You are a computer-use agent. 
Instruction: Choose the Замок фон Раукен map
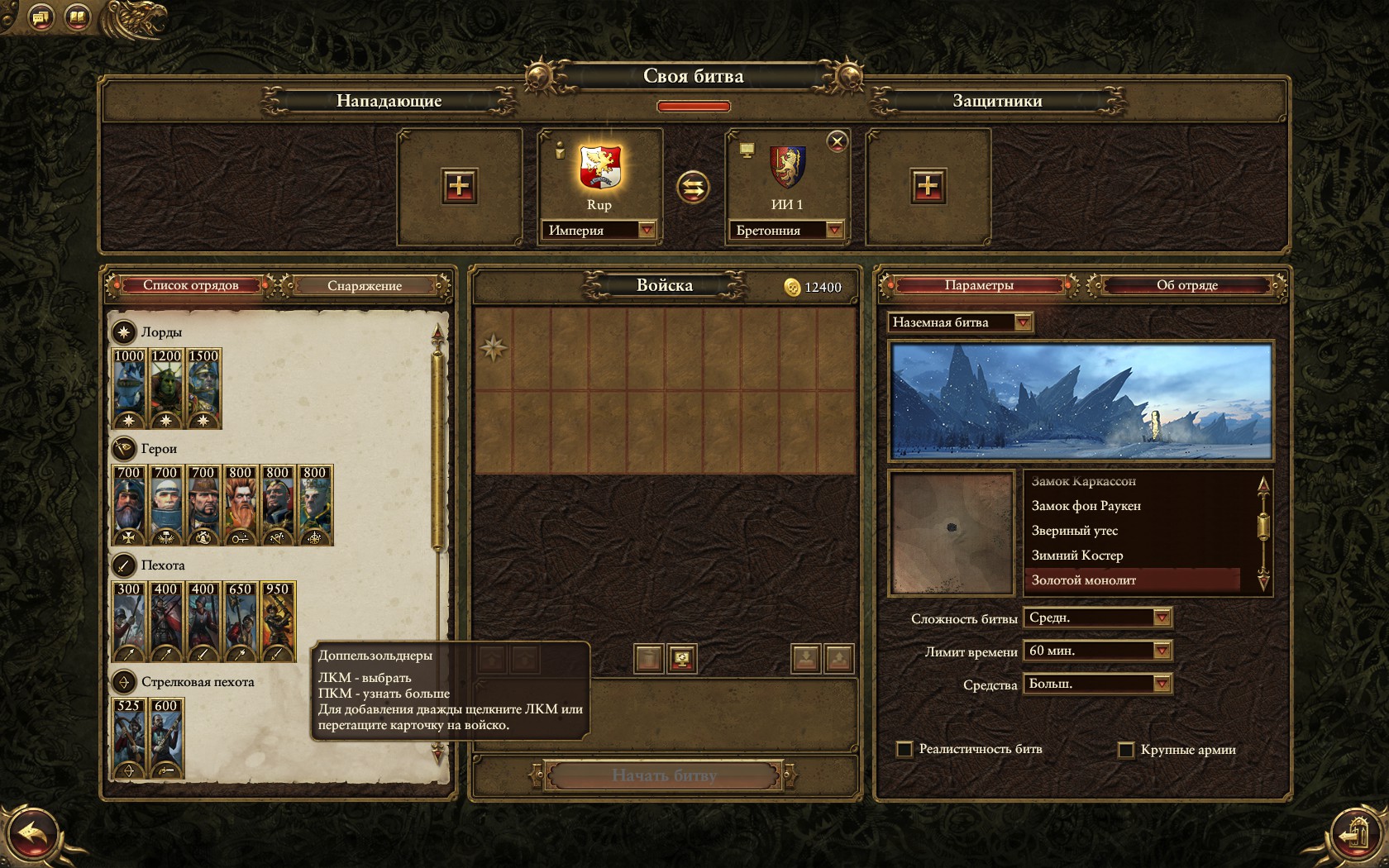(1086, 506)
